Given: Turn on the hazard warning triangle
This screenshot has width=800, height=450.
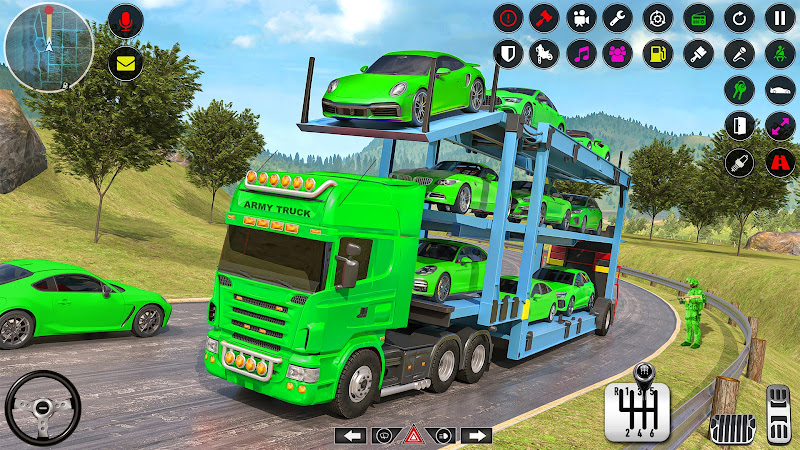Looking at the screenshot, I should coord(412,435).
